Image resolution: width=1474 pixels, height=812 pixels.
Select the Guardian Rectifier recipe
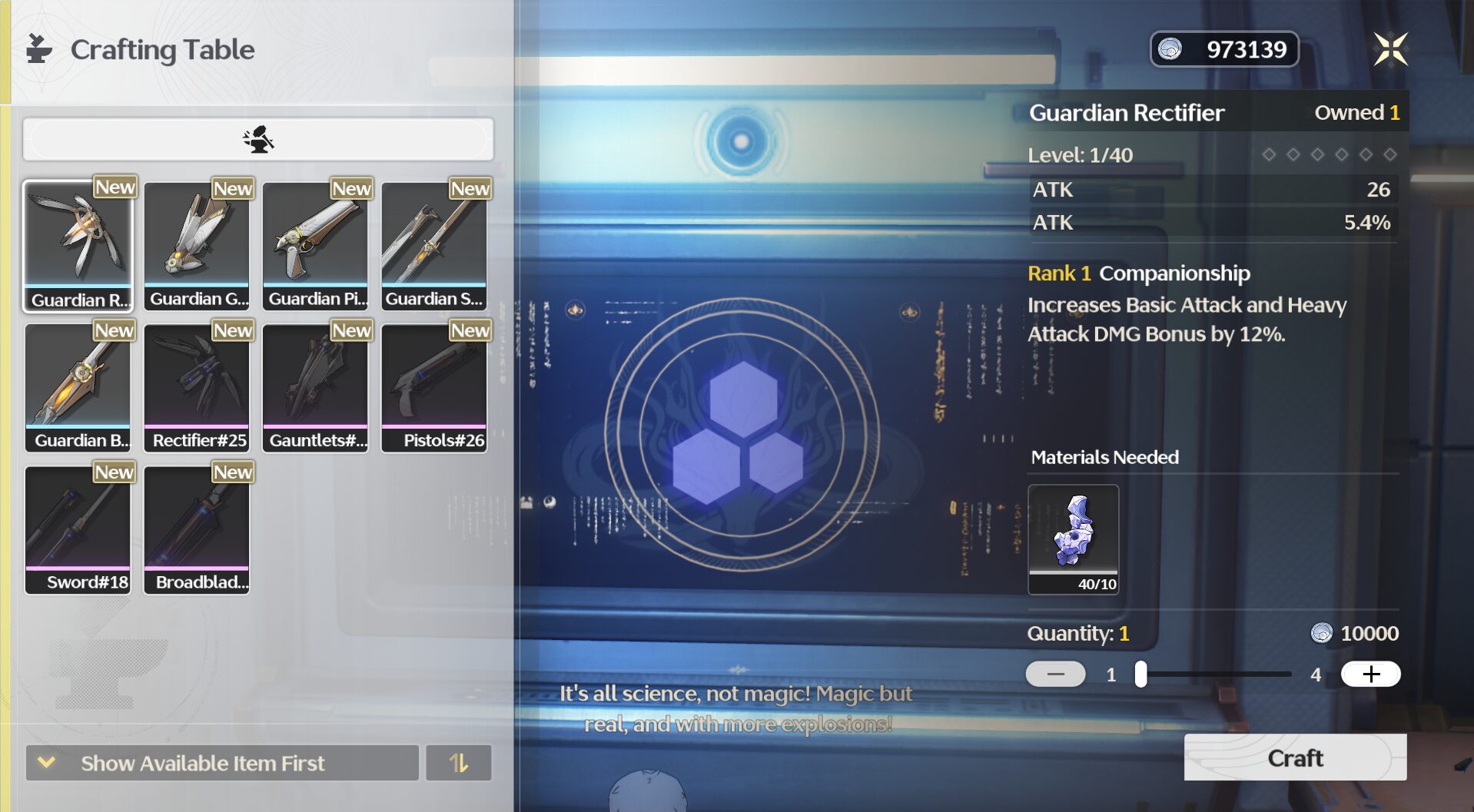78,246
